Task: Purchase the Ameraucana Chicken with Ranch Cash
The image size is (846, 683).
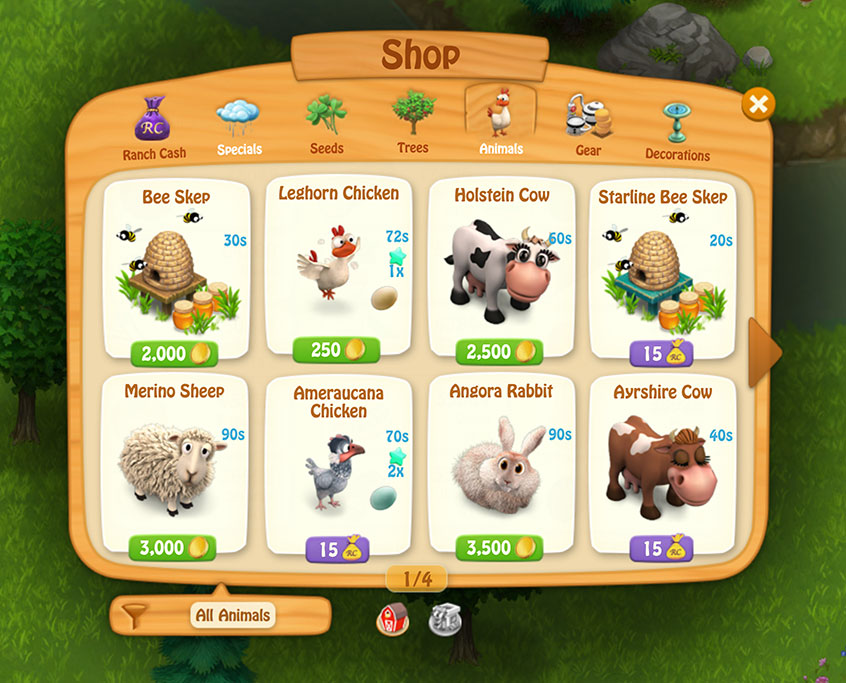Action: coord(337,549)
